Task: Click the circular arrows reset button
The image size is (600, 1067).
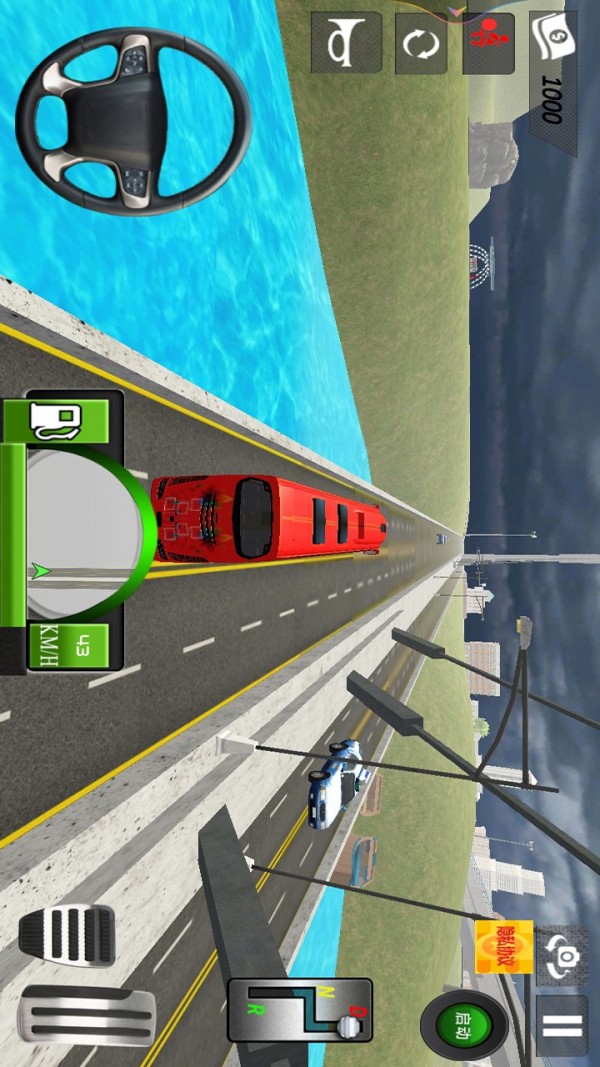Action: coord(421,43)
